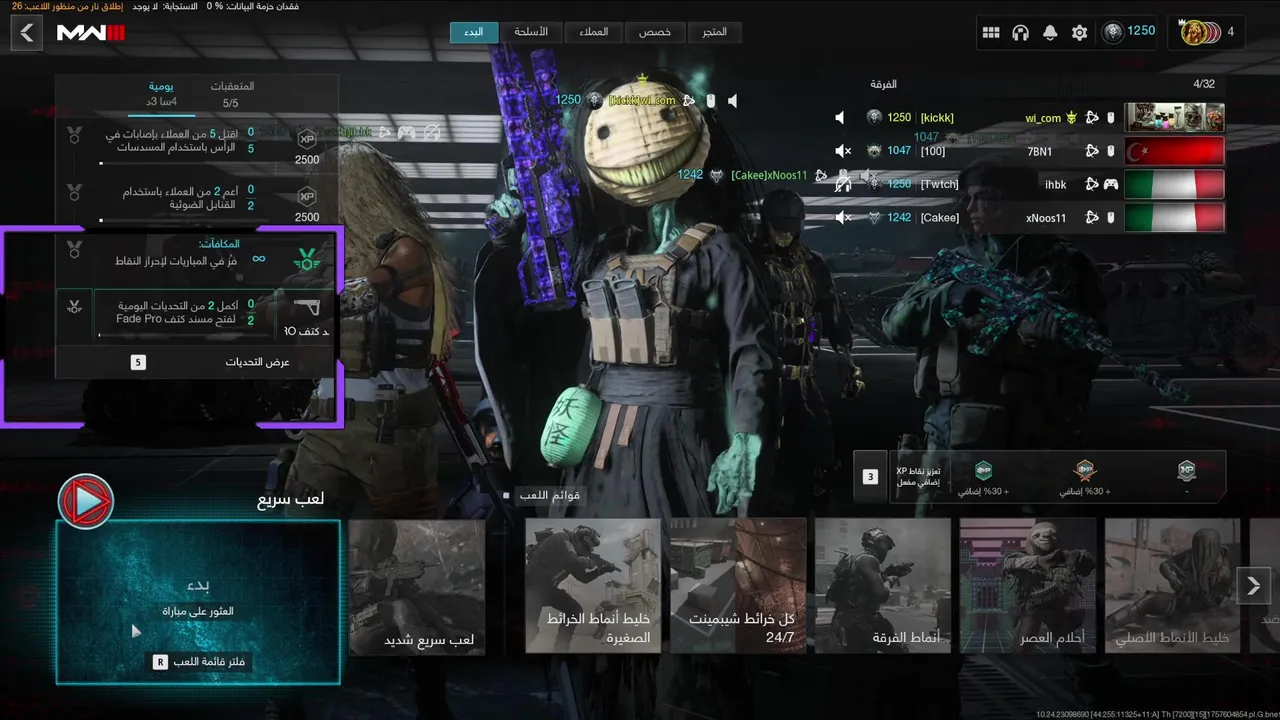Choose the أنماط الفرقة playlist

pos(882,586)
